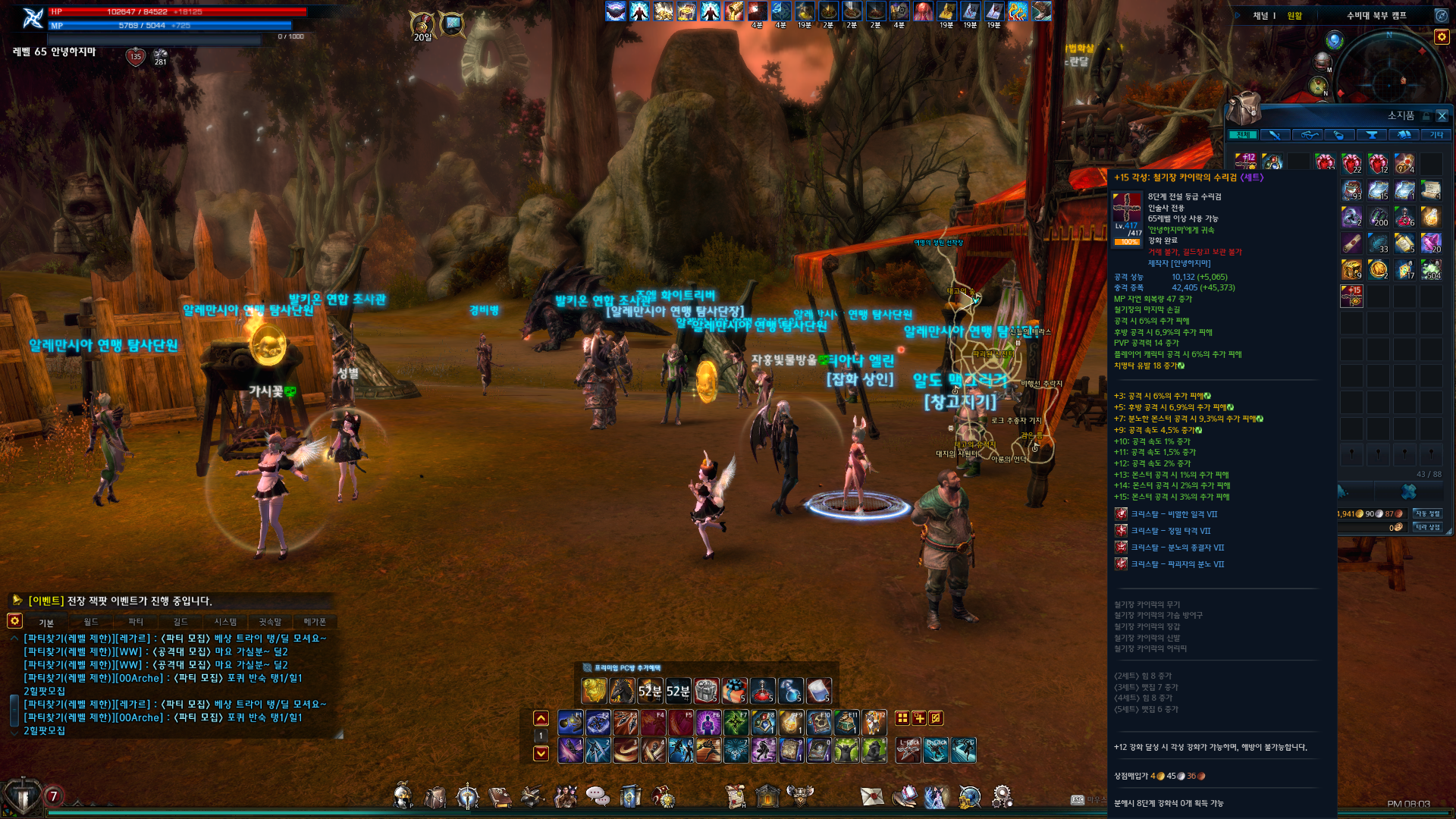The height and width of the screenshot is (819, 1456).
Task: Close the 소지품 inventory window
Action: (x=1442, y=116)
